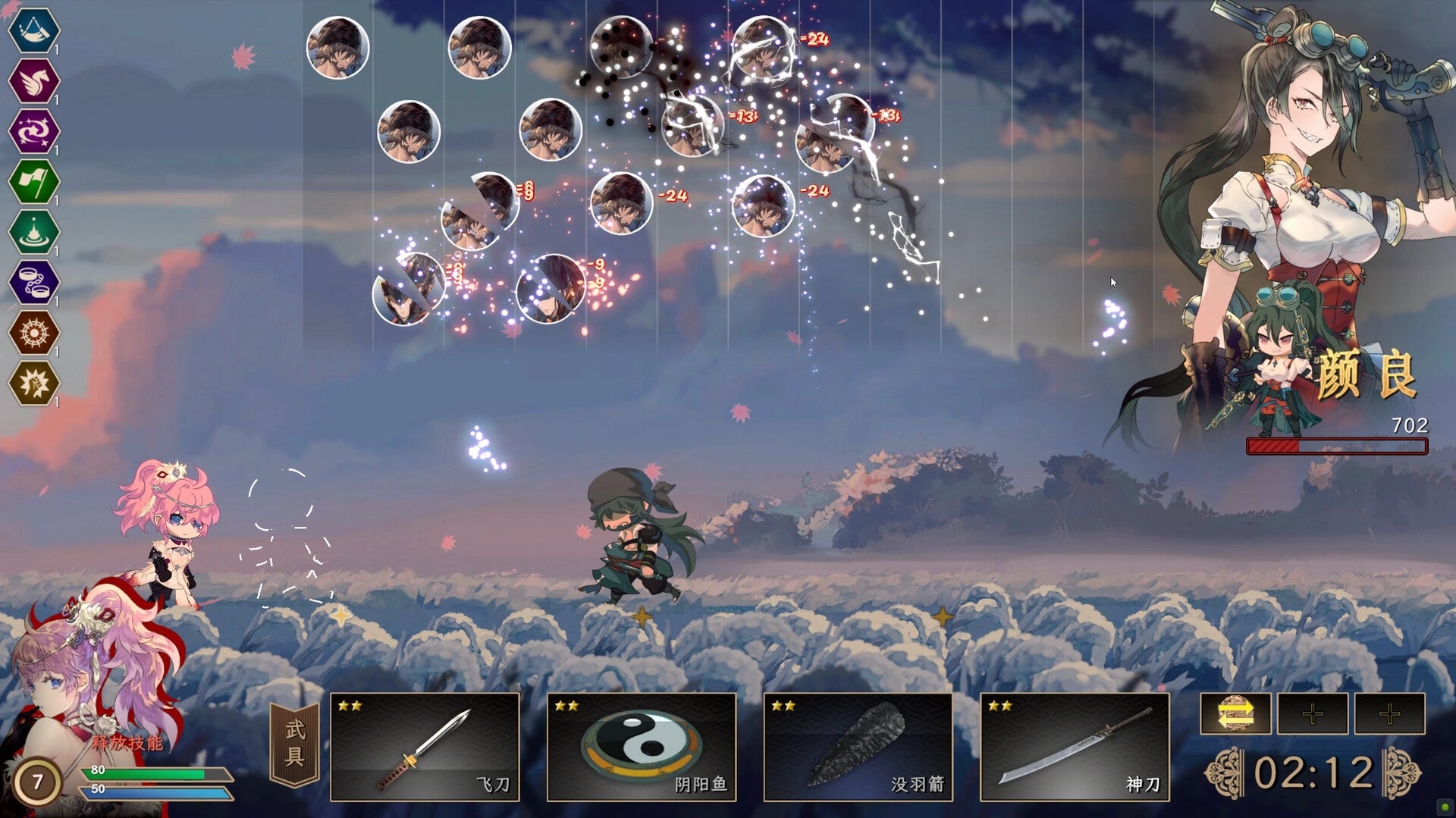Screen dimensions: 1456x818
Task: Select the 飞刀 throwing knife weapon slot
Action: pos(425,747)
